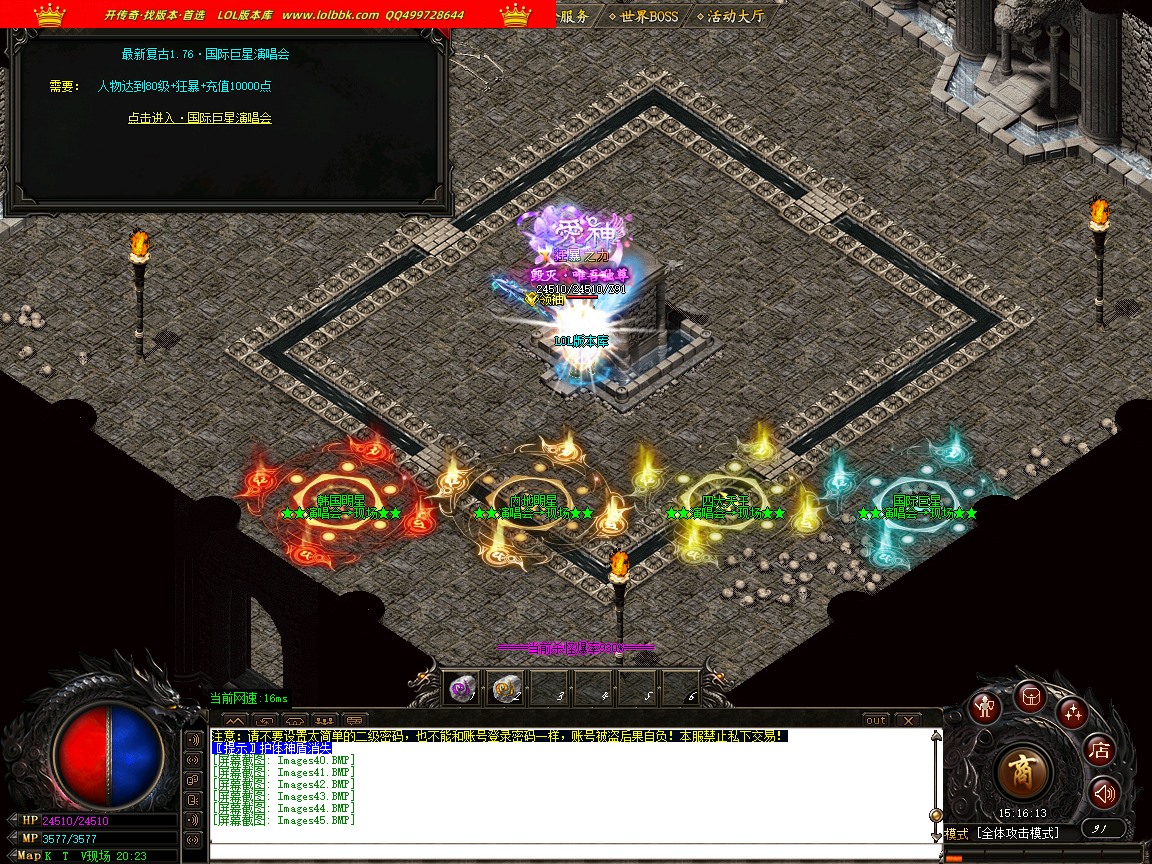Close the chat window with X
The height and width of the screenshot is (864, 1152).
907,720
